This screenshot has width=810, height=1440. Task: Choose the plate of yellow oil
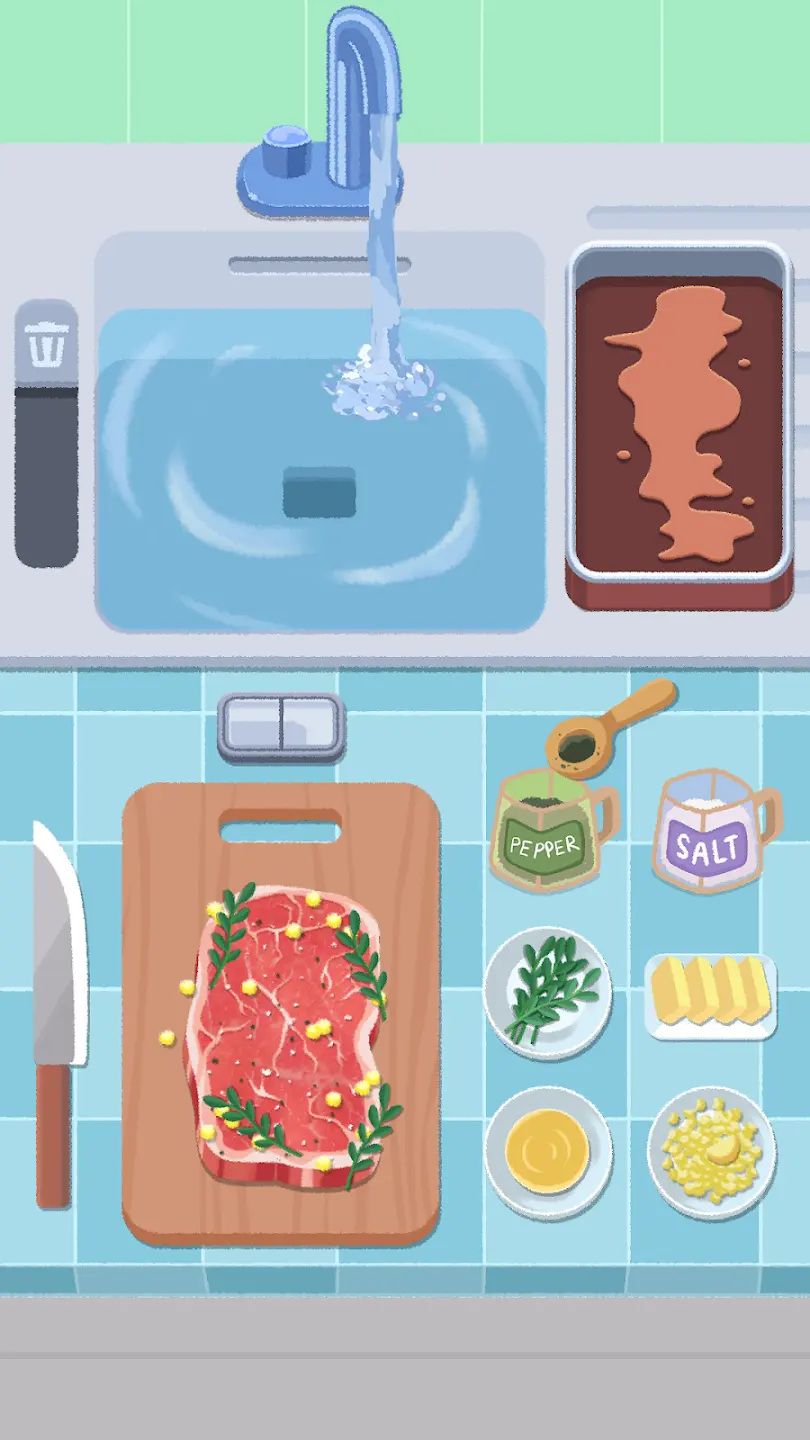(x=548, y=1151)
